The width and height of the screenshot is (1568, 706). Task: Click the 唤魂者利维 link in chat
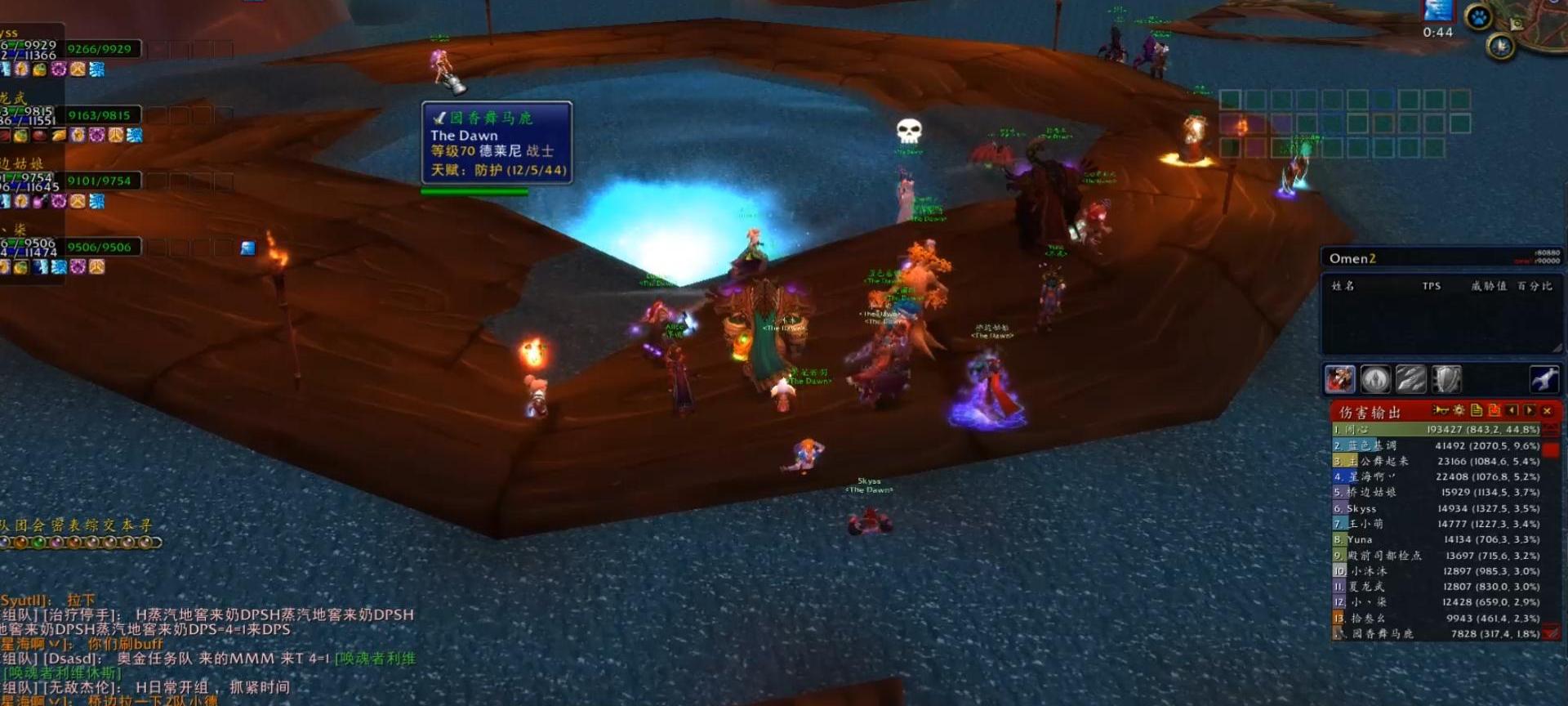tap(377, 658)
